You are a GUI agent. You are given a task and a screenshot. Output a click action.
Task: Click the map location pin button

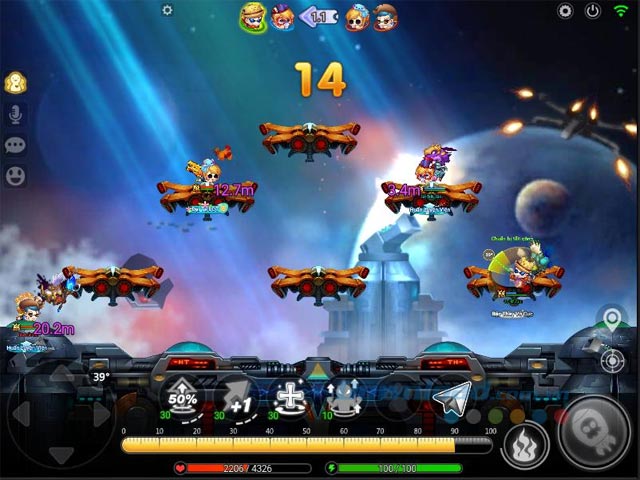point(611,322)
